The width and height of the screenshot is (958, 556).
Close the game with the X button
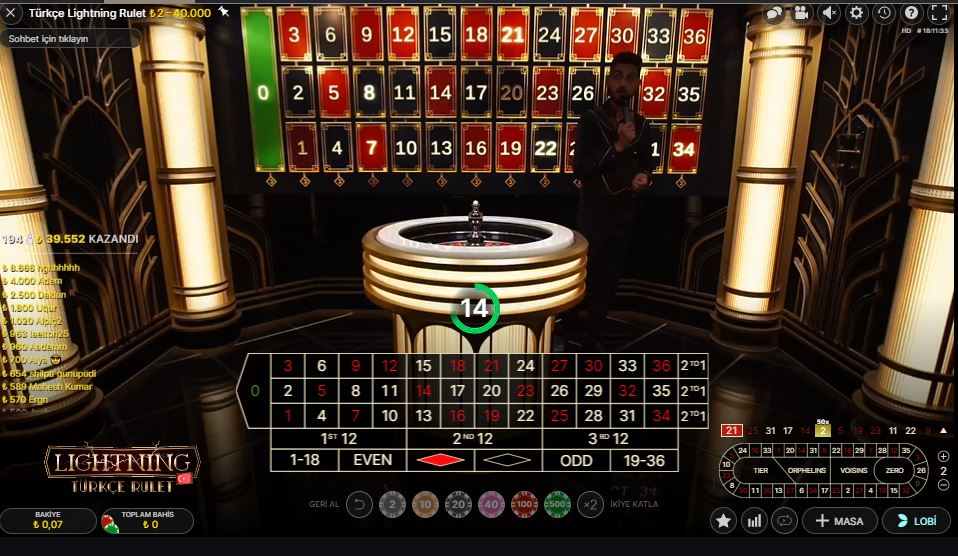pyautogui.click(x=13, y=13)
